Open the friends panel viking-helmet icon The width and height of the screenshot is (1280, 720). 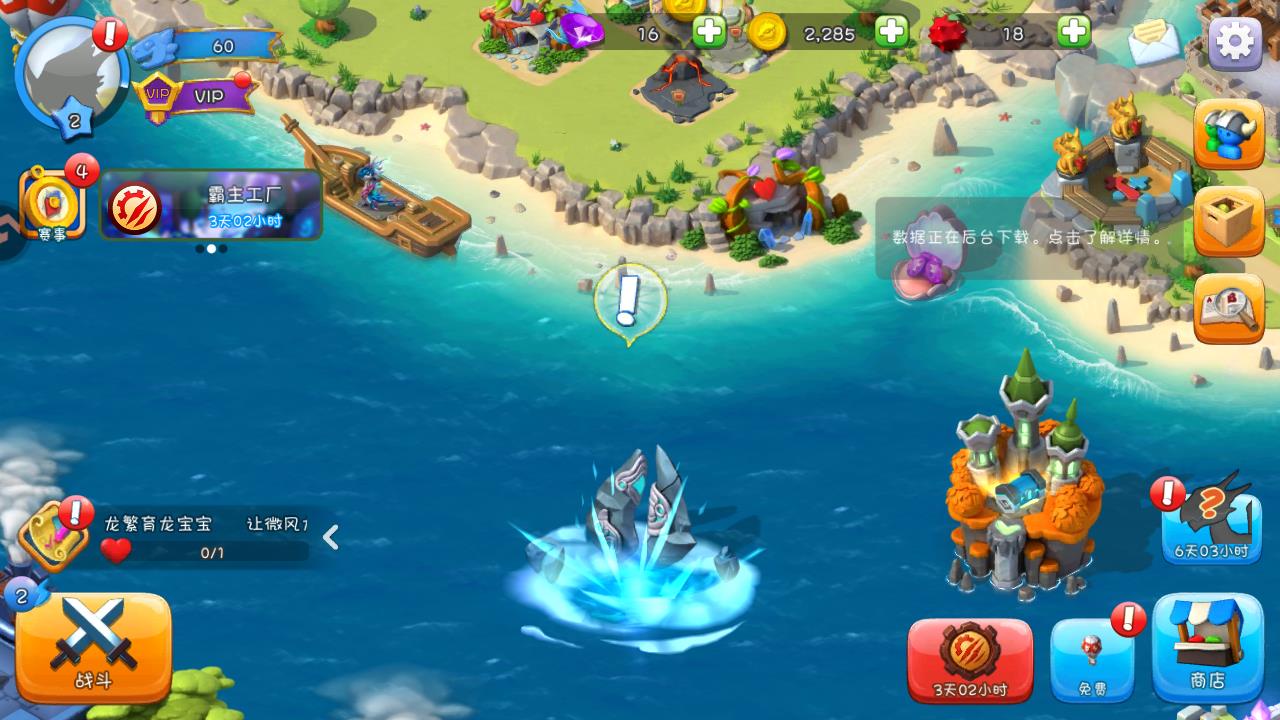tap(1228, 135)
